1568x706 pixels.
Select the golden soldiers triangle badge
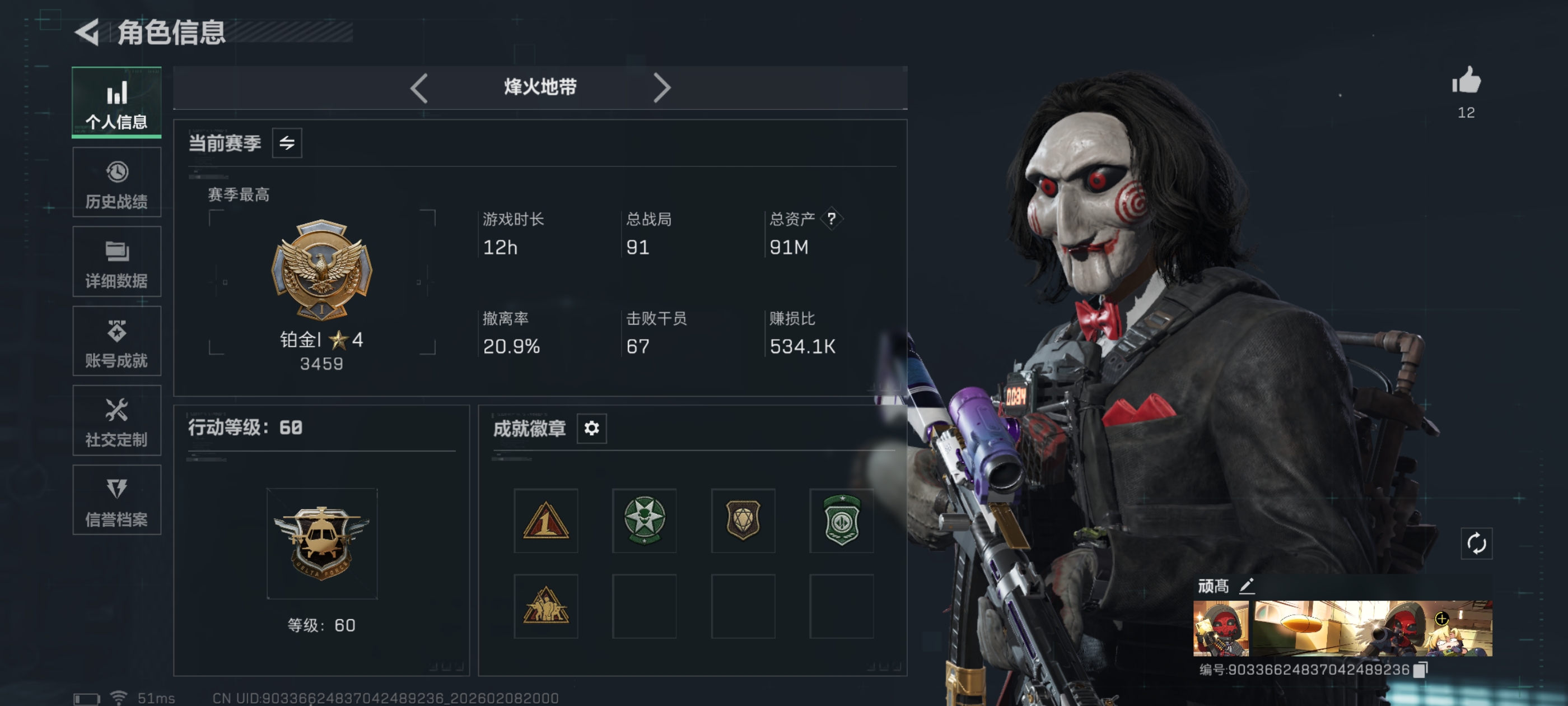coord(545,606)
